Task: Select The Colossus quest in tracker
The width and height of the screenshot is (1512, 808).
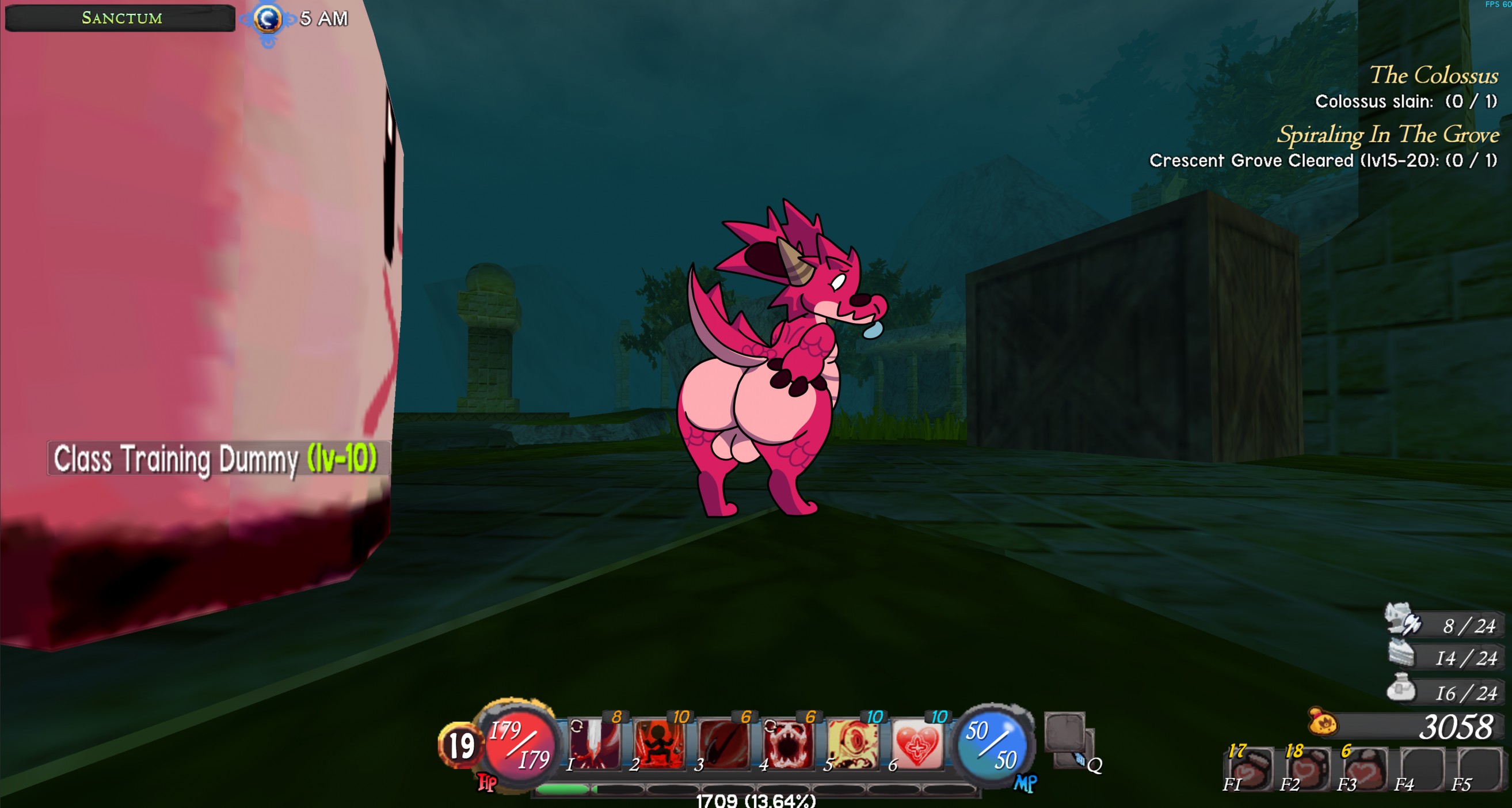Action: [x=1433, y=76]
